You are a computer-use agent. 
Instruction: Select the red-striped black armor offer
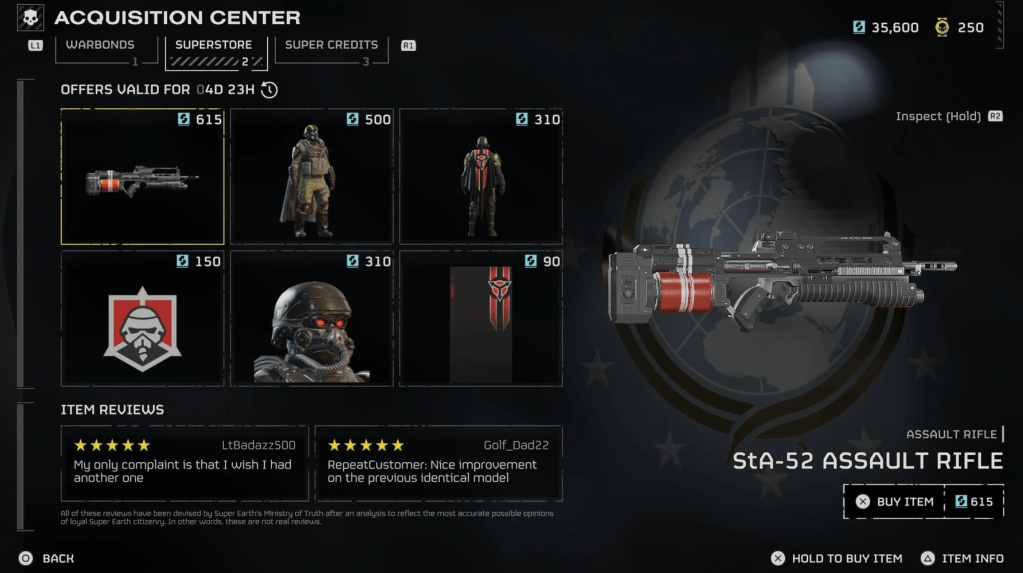(x=481, y=177)
